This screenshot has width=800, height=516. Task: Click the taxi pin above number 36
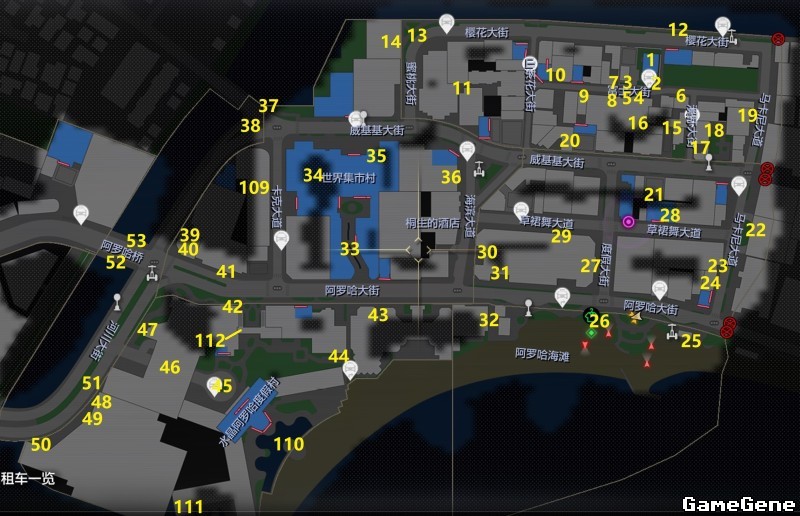[467, 151]
